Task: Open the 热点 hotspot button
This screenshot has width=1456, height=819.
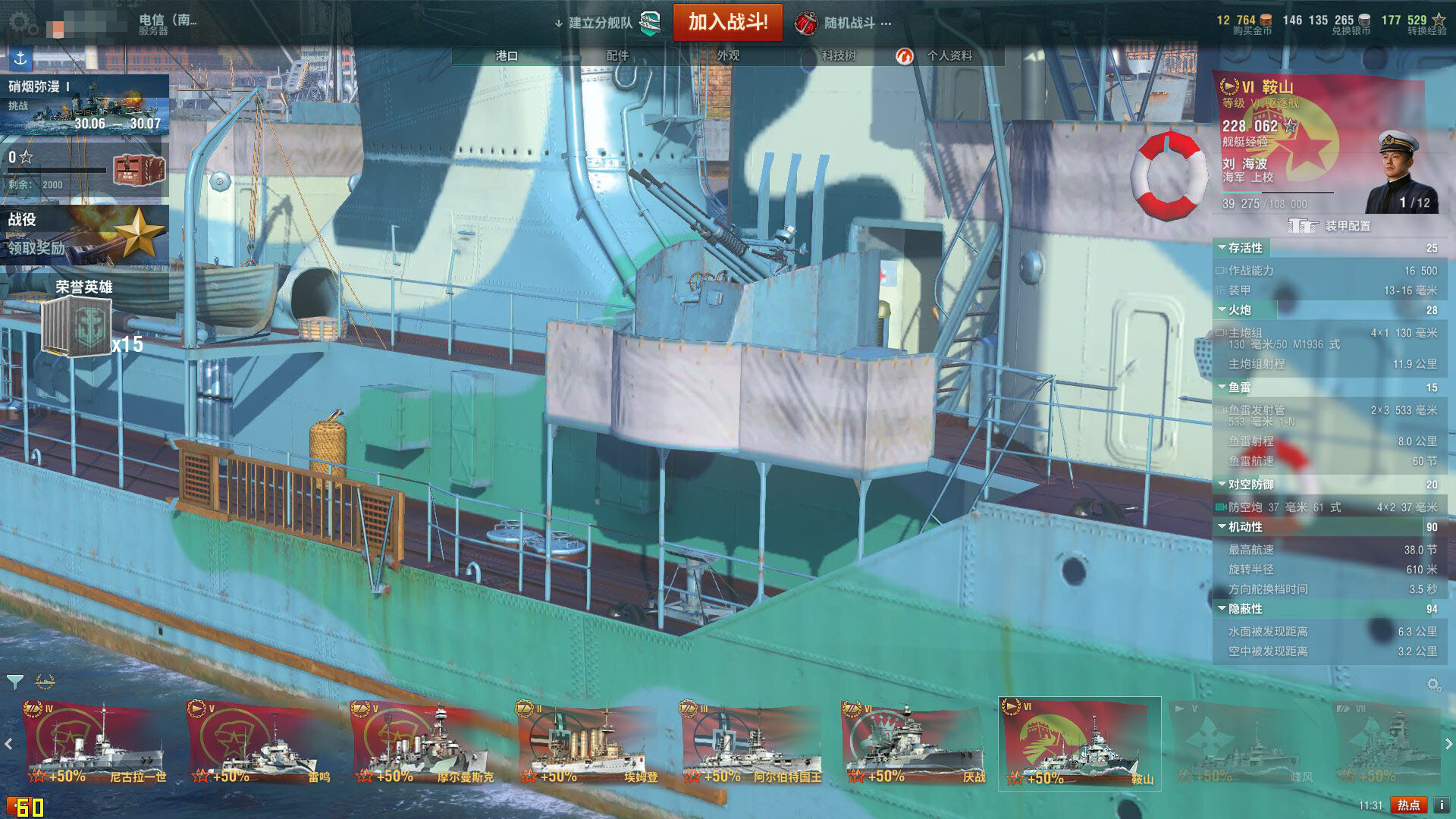Action: pyautogui.click(x=1408, y=805)
